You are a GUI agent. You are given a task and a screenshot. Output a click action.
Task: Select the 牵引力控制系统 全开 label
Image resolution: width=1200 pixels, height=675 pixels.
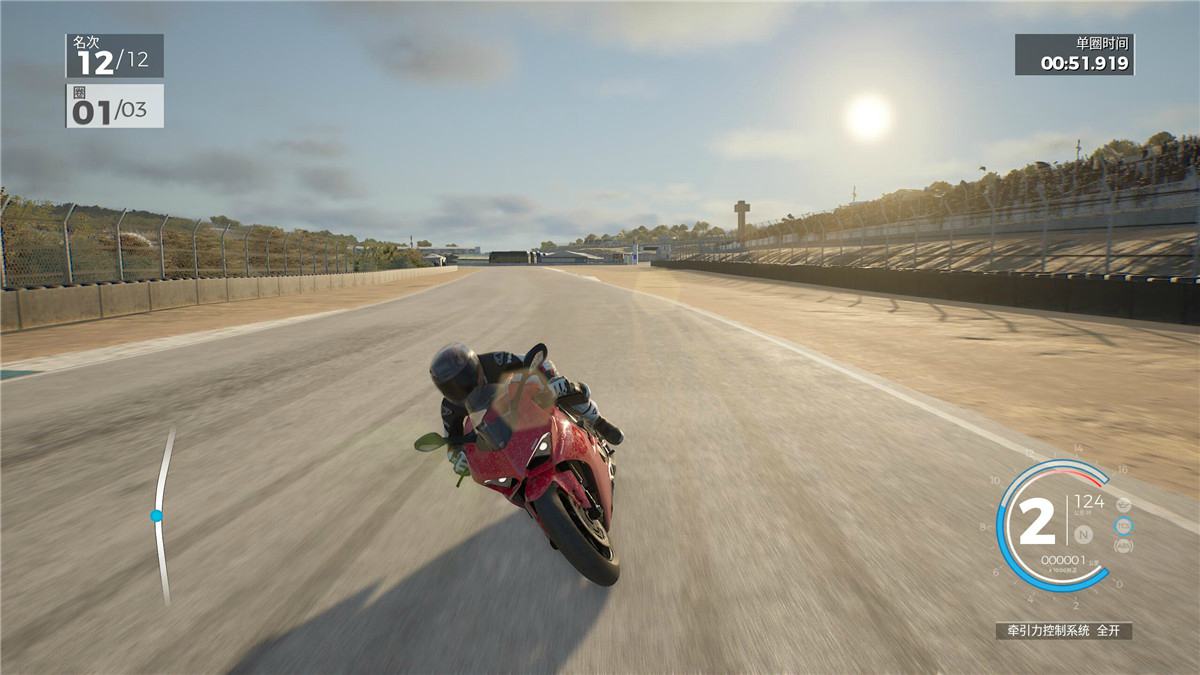coord(1064,631)
